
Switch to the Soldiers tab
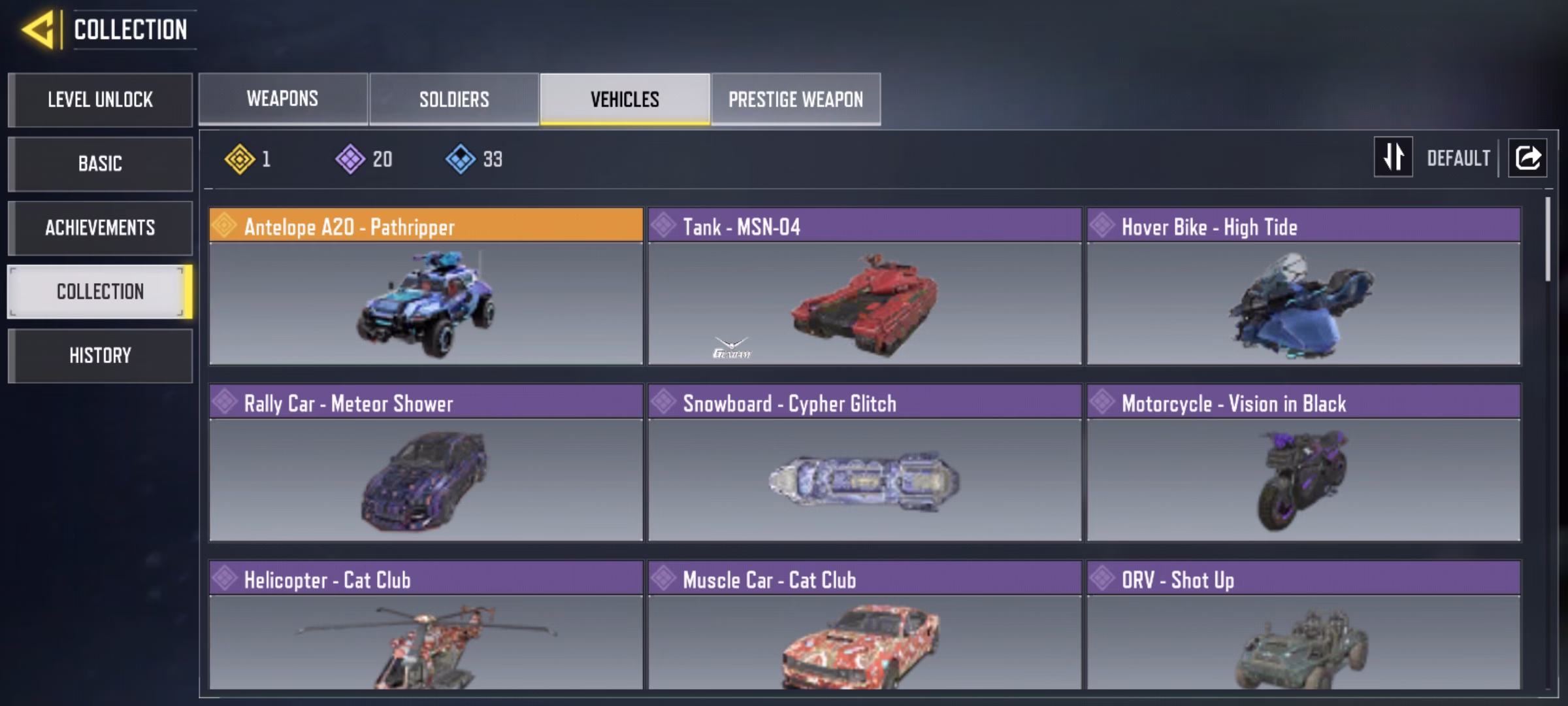point(454,99)
